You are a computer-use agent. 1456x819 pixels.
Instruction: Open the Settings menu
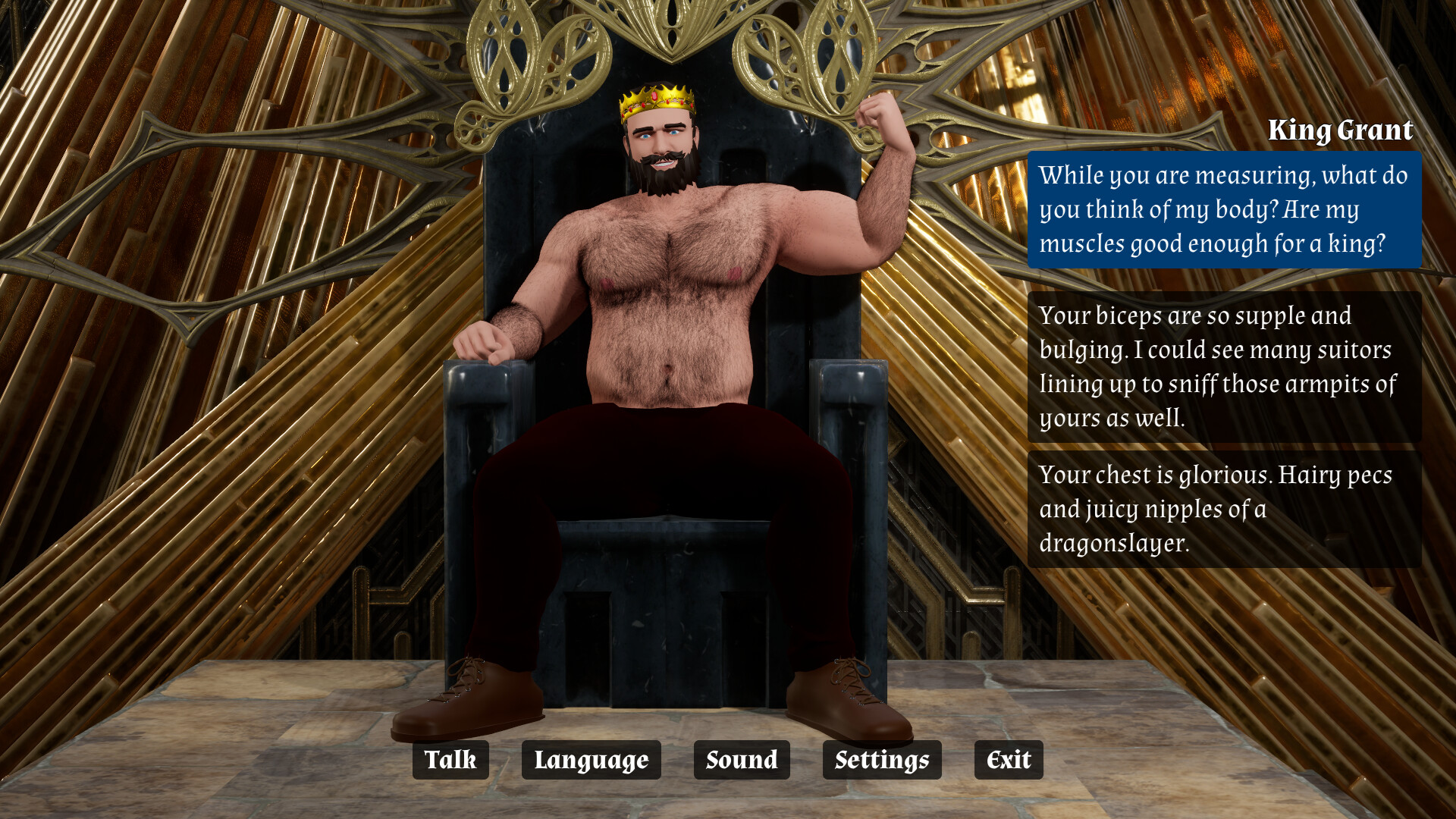(881, 760)
